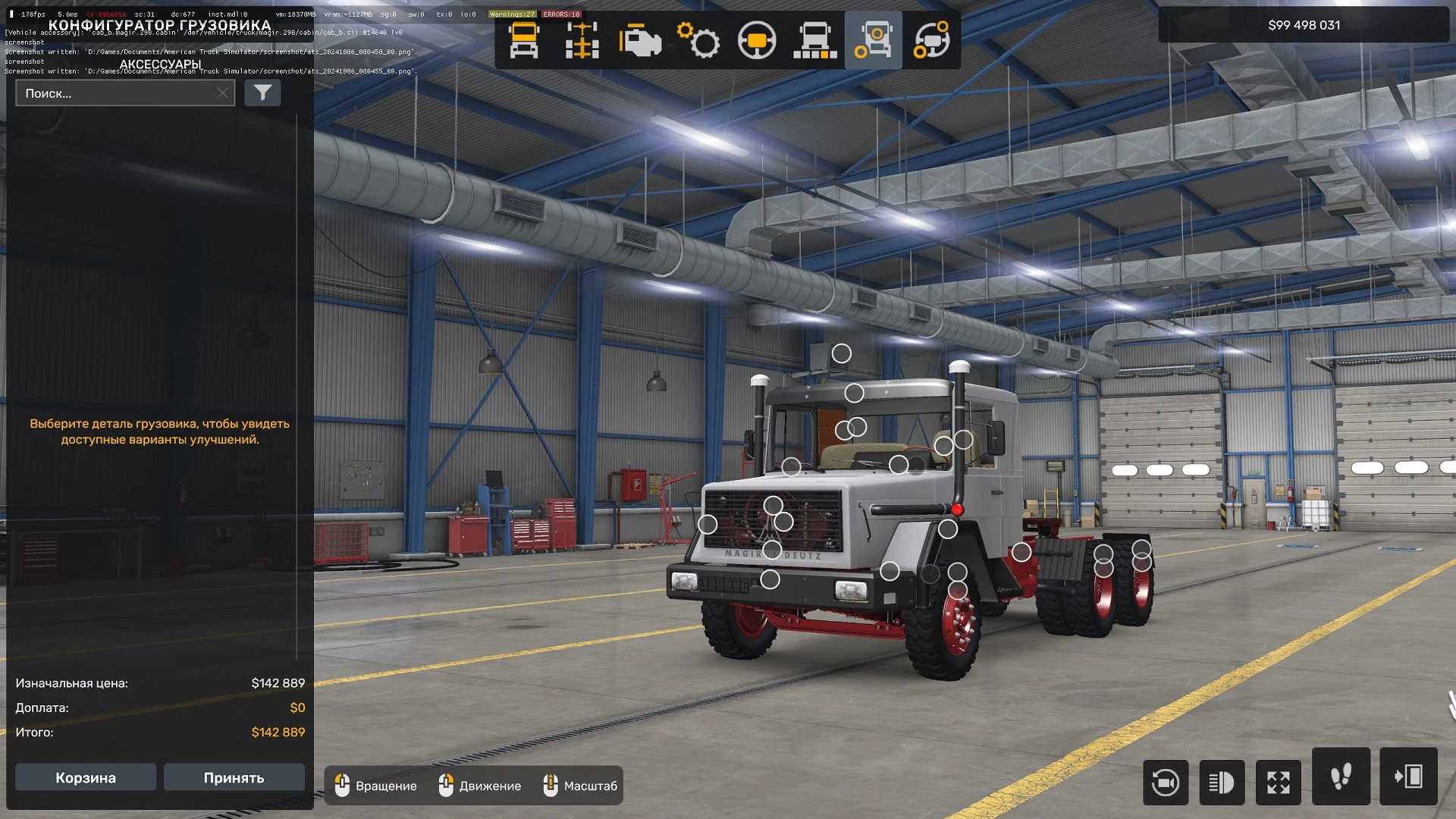Image resolution: width=1456 pixels, height=819 pixels.
Task: Select the topmost accessory node above the cab
Action: [x=842, y=353]
